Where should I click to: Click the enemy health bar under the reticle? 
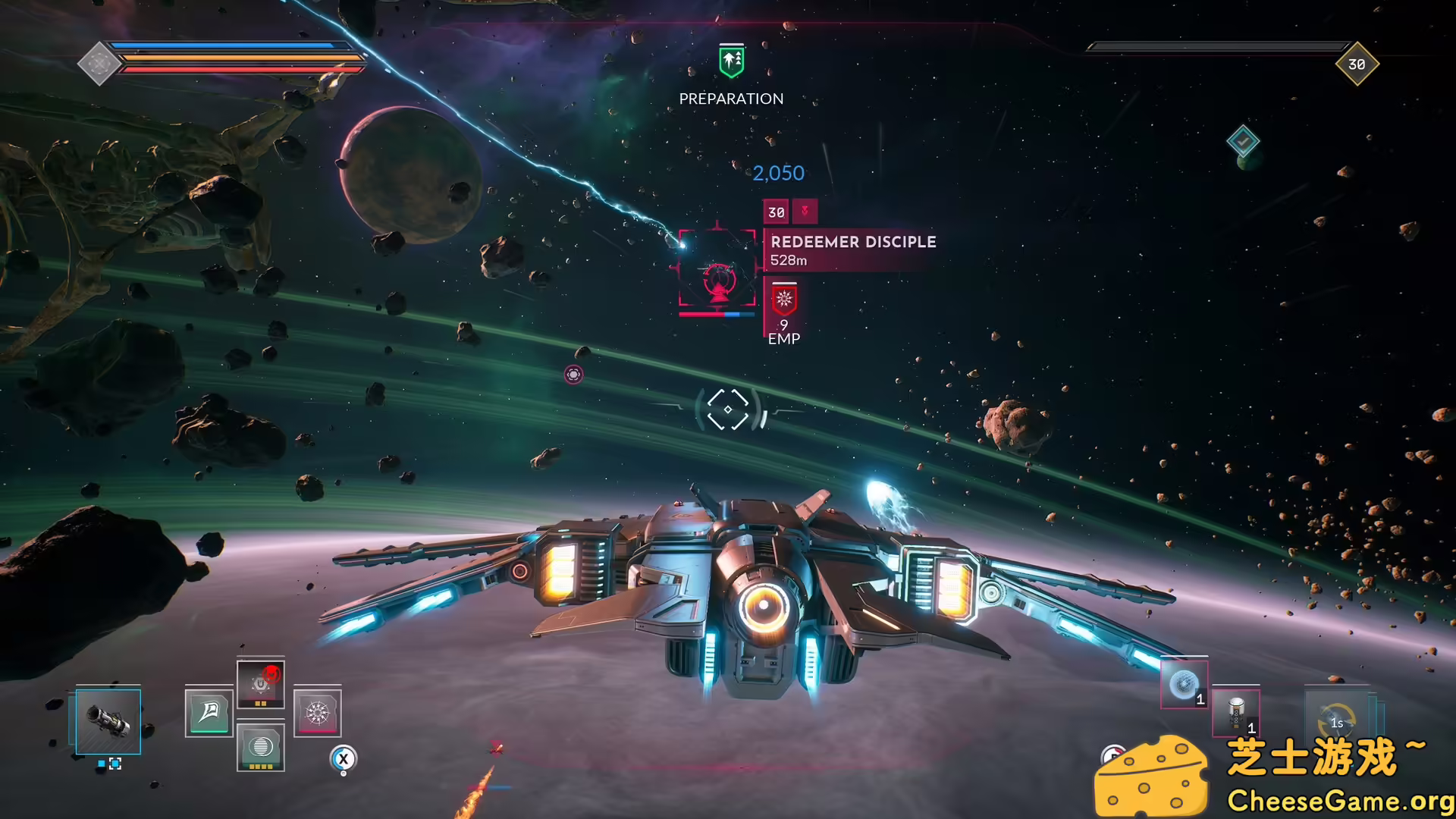[715, 314]
